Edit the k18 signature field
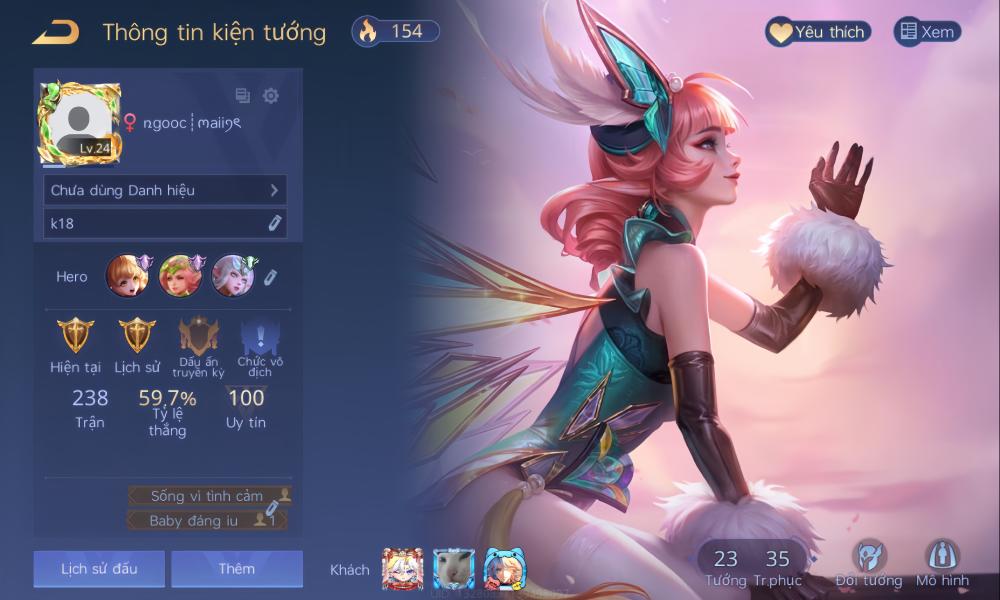 pyautogui.click(x=165, y=224)
